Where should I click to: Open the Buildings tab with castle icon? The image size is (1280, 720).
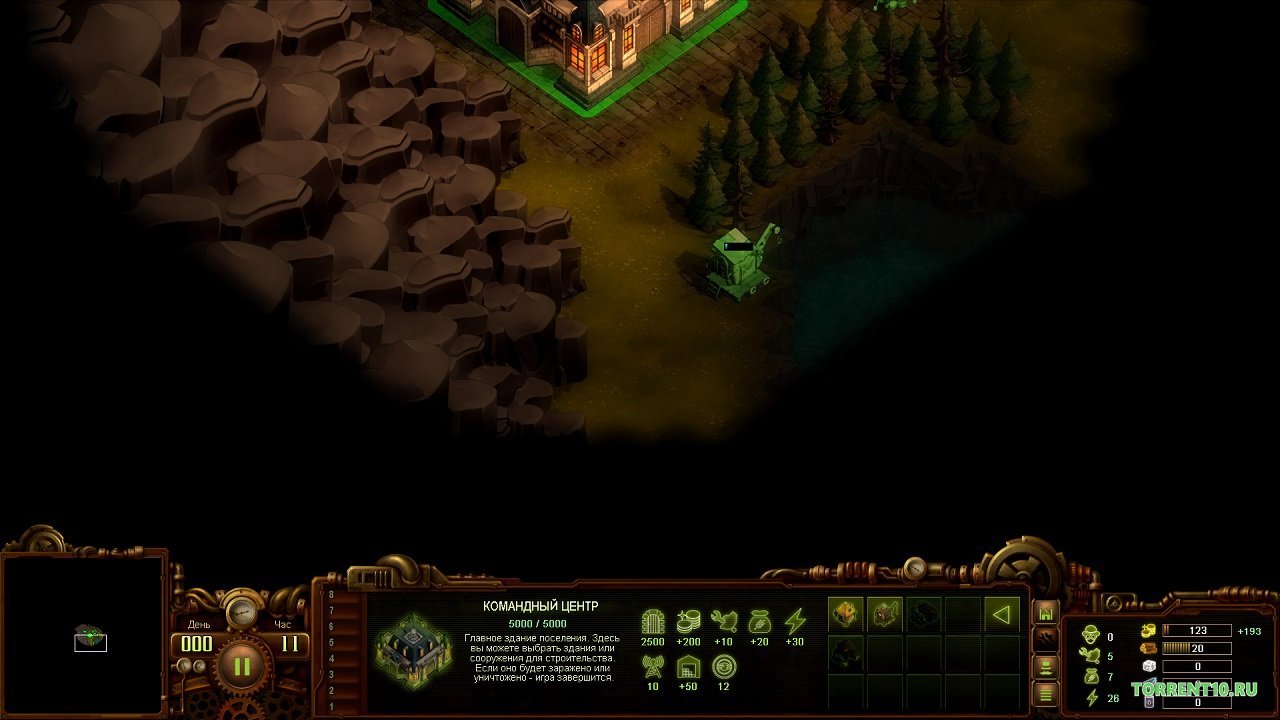[1045, 614]
